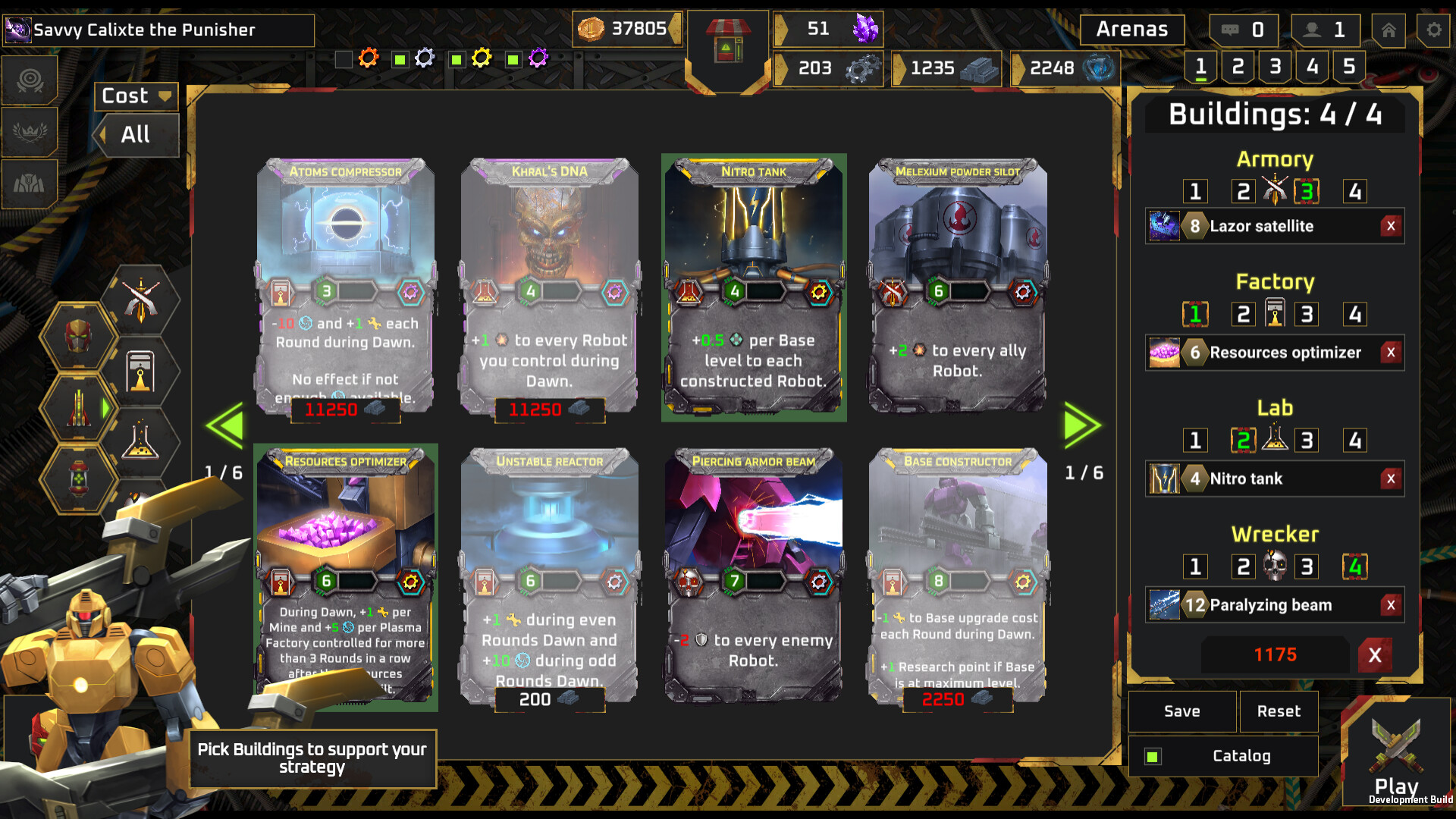1456x819 pixels.
Task: Click the settings gear in top-right corner
Action: click(1432, 30)
